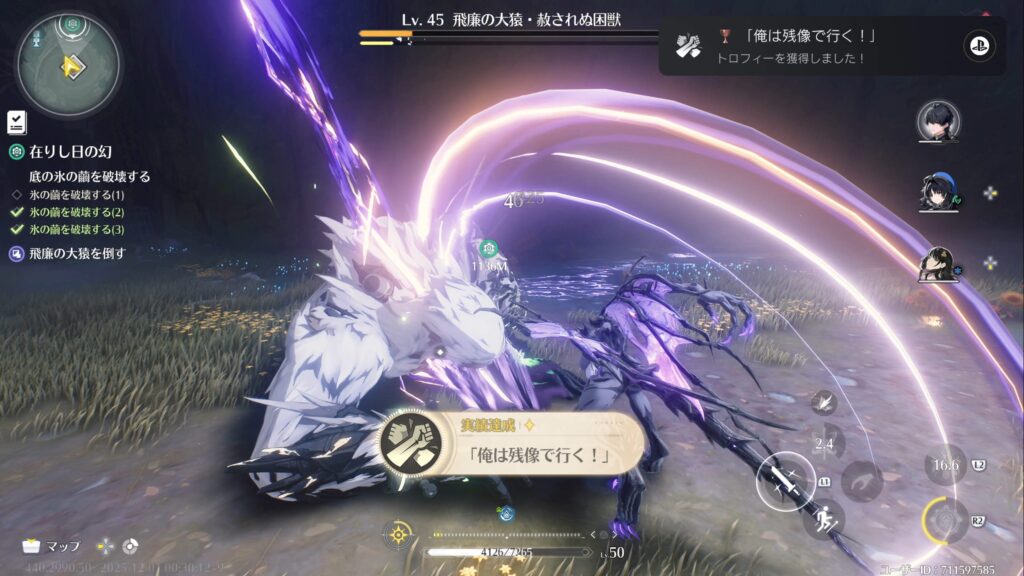This screenshot has width=1024, height=576.
Task: Activate the sword basic attack button
Action: point(784,480)
